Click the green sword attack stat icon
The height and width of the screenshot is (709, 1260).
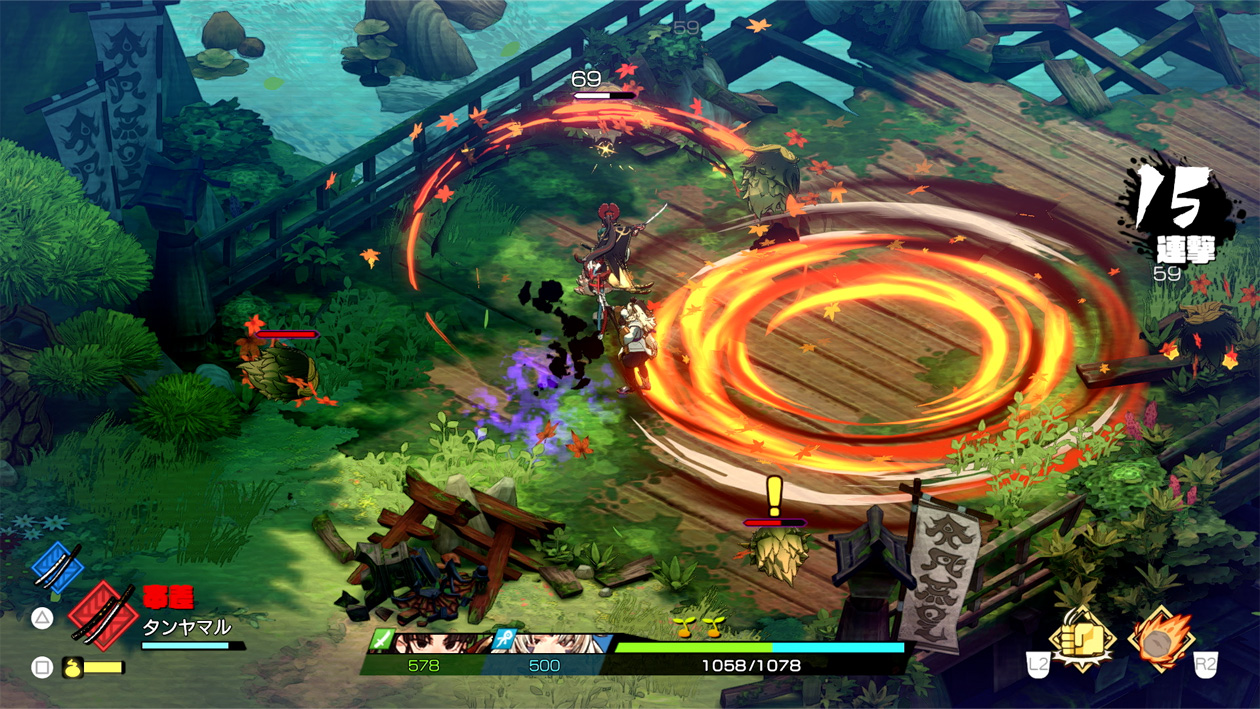coord(380,641)
